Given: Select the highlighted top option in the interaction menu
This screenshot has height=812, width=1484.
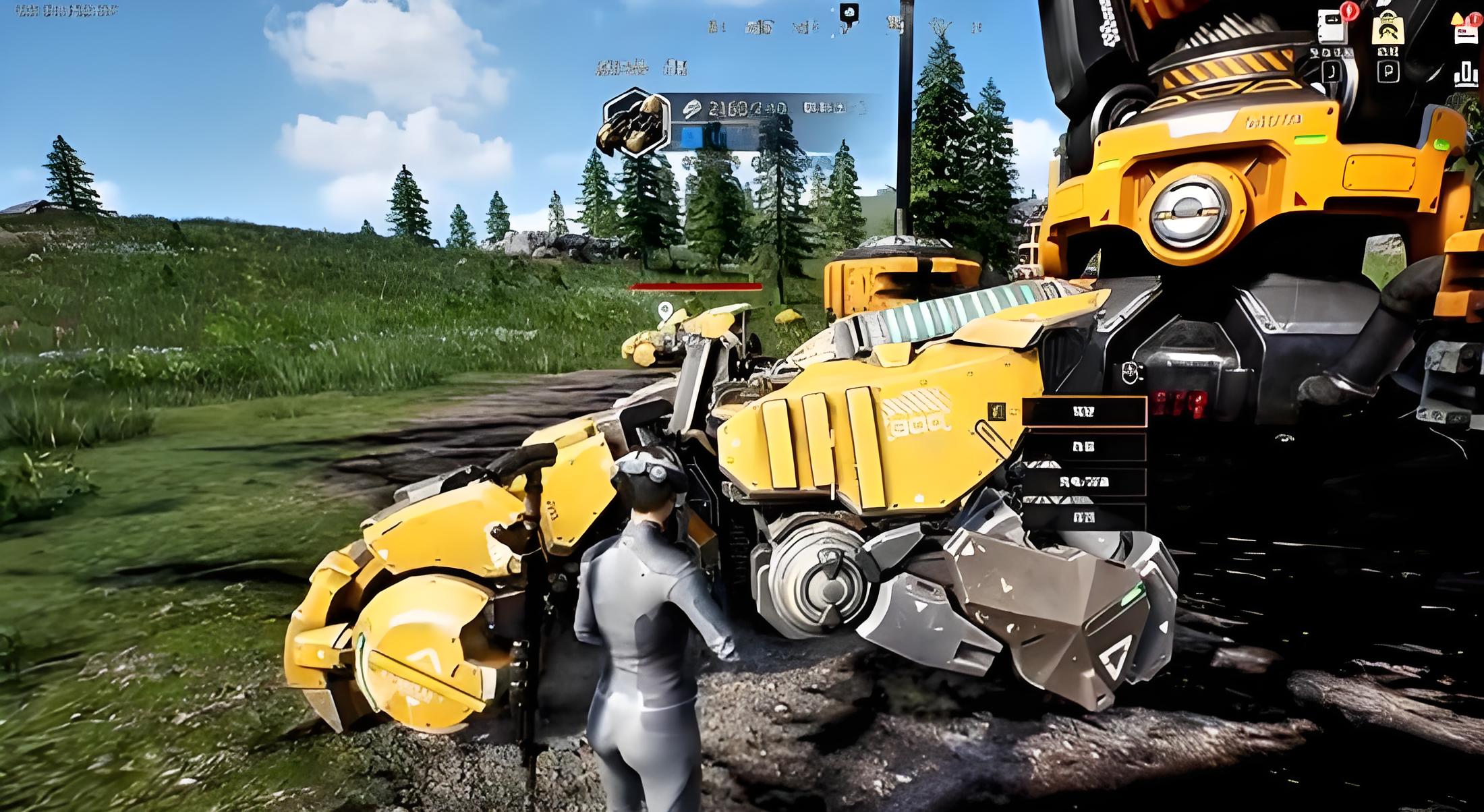Looking at the screenshot, I should click(x=1084, y=412).
